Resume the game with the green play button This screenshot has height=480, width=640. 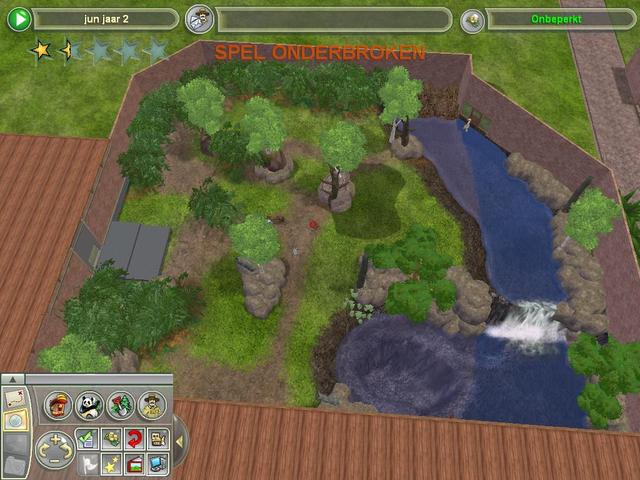tap(19, 19)
